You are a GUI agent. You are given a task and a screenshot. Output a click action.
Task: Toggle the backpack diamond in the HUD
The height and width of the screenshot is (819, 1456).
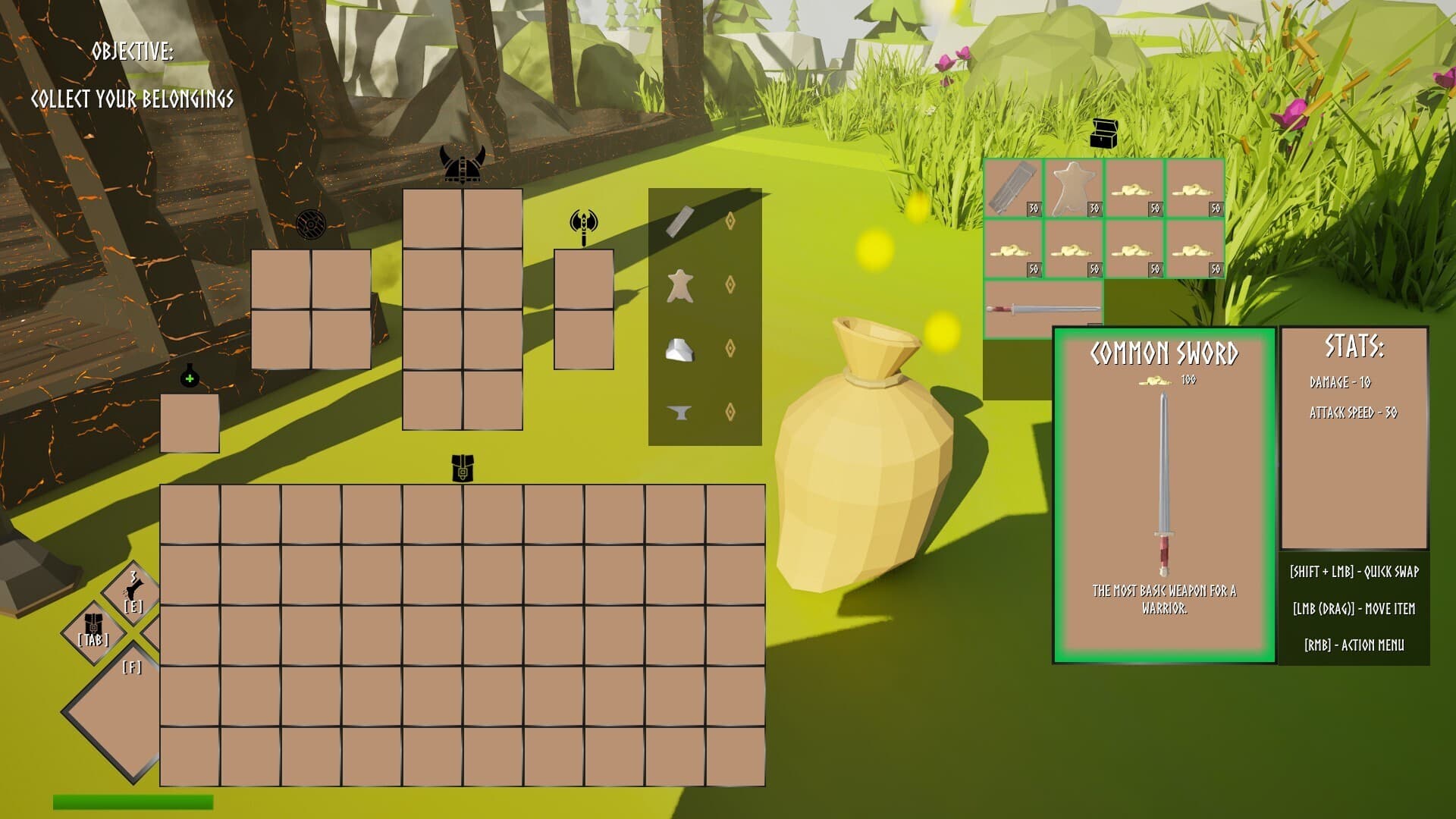94,631
